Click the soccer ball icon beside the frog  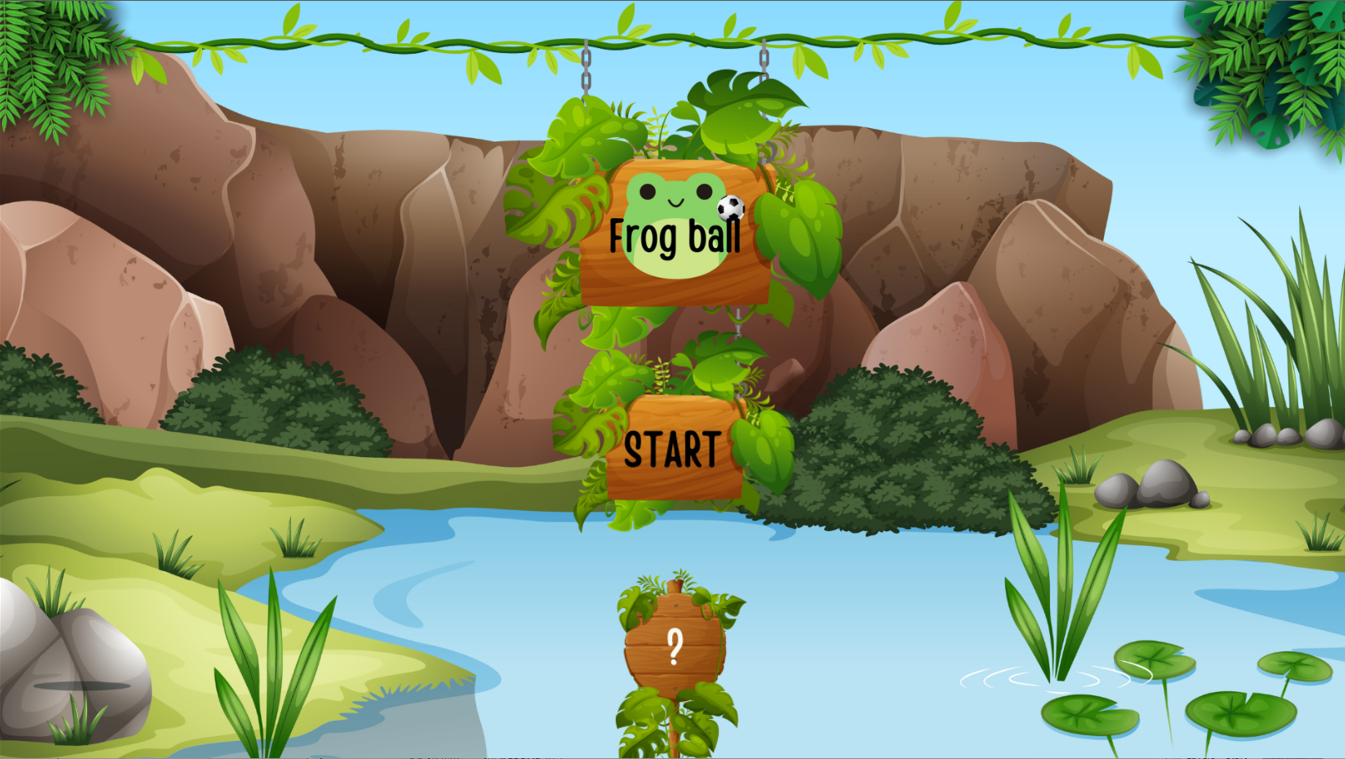(730, 207)
